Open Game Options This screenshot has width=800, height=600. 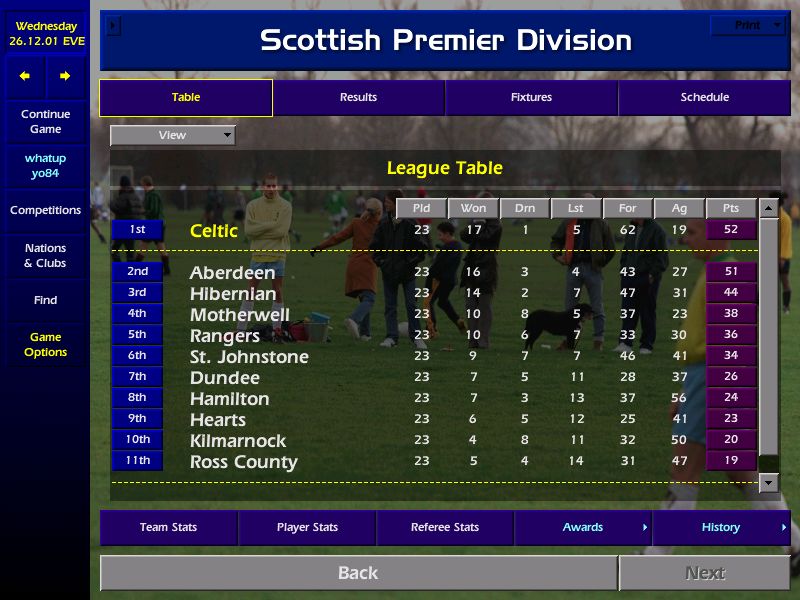[45, 345]
